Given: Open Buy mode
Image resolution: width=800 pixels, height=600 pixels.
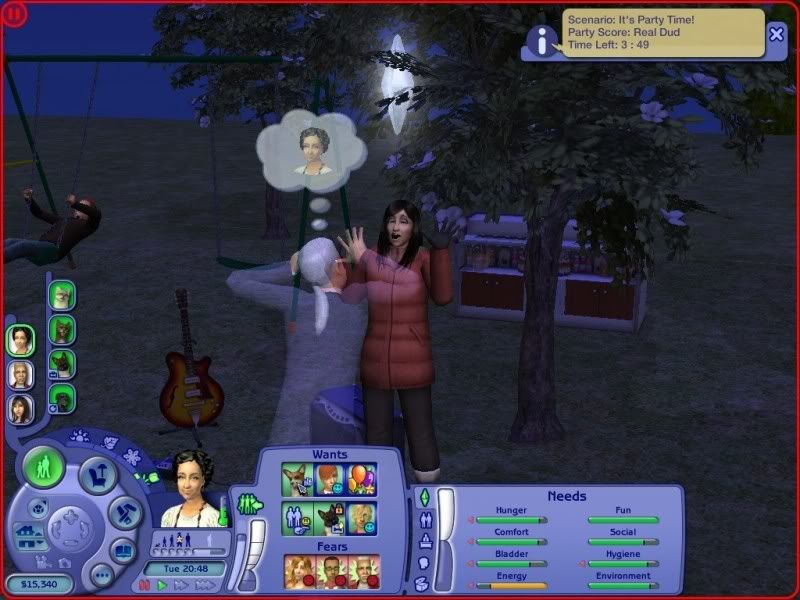Looking at the screenshot, I should coord(97,474).
